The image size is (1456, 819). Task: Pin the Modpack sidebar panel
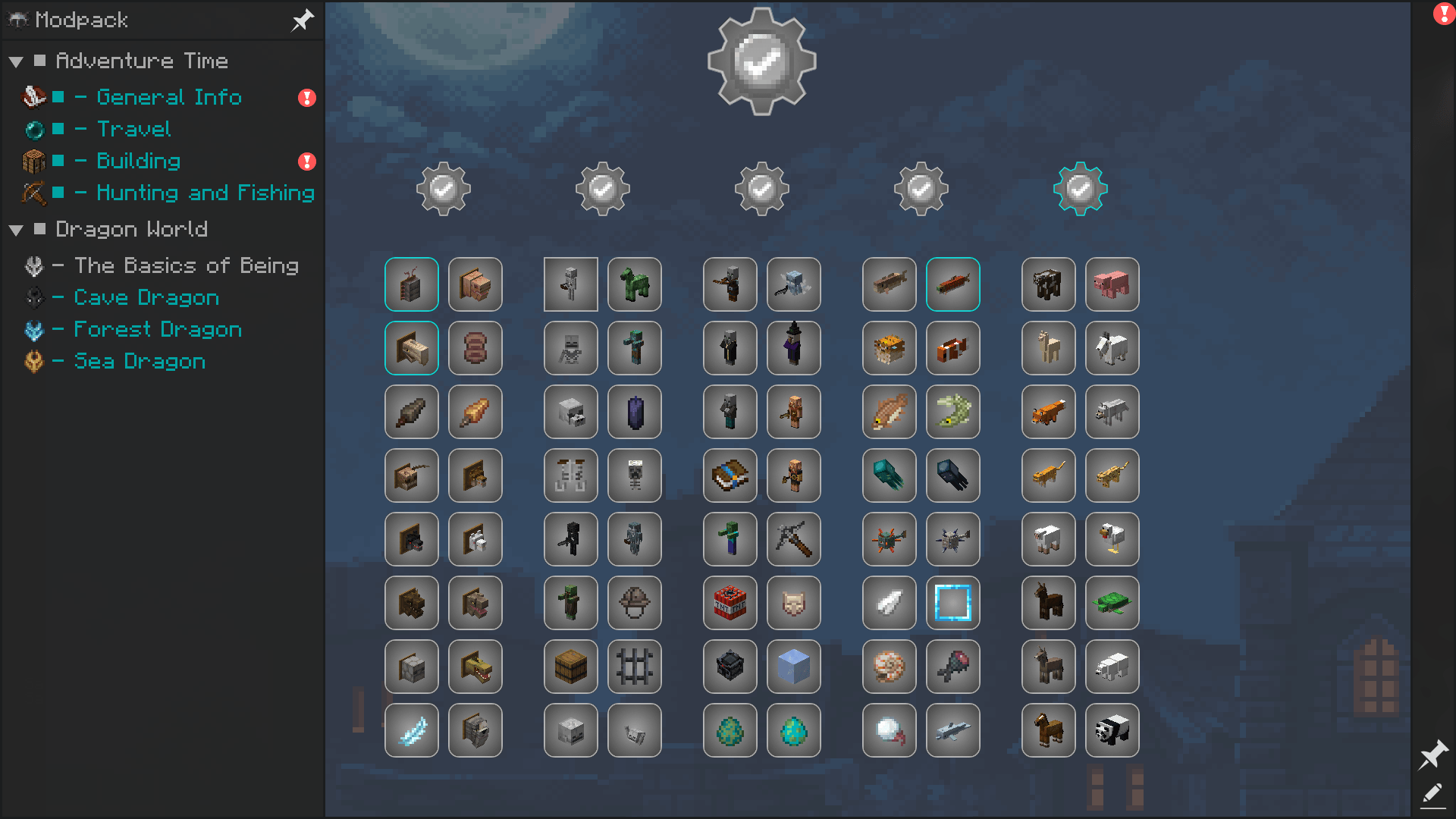pos(303,20)
